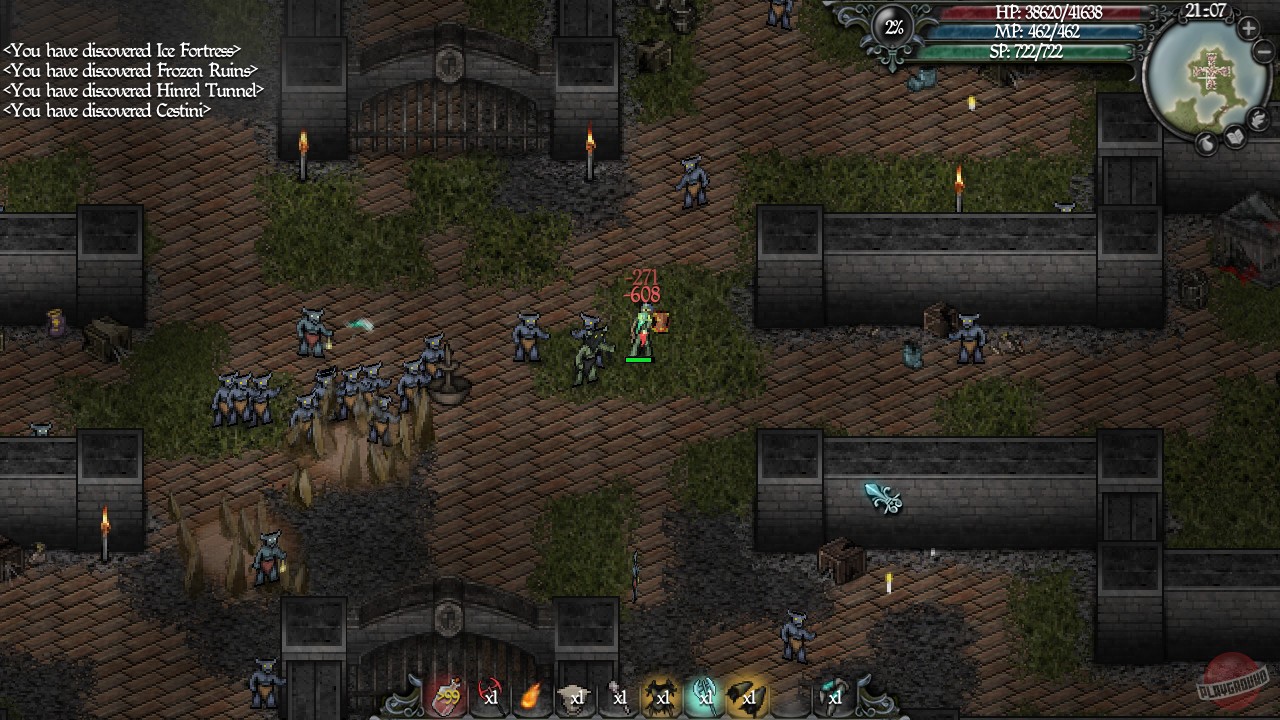The height and width of the screenshot is (720, 1280).
Task: Open the quest book below the minimap
Action: coord(1234,138)
